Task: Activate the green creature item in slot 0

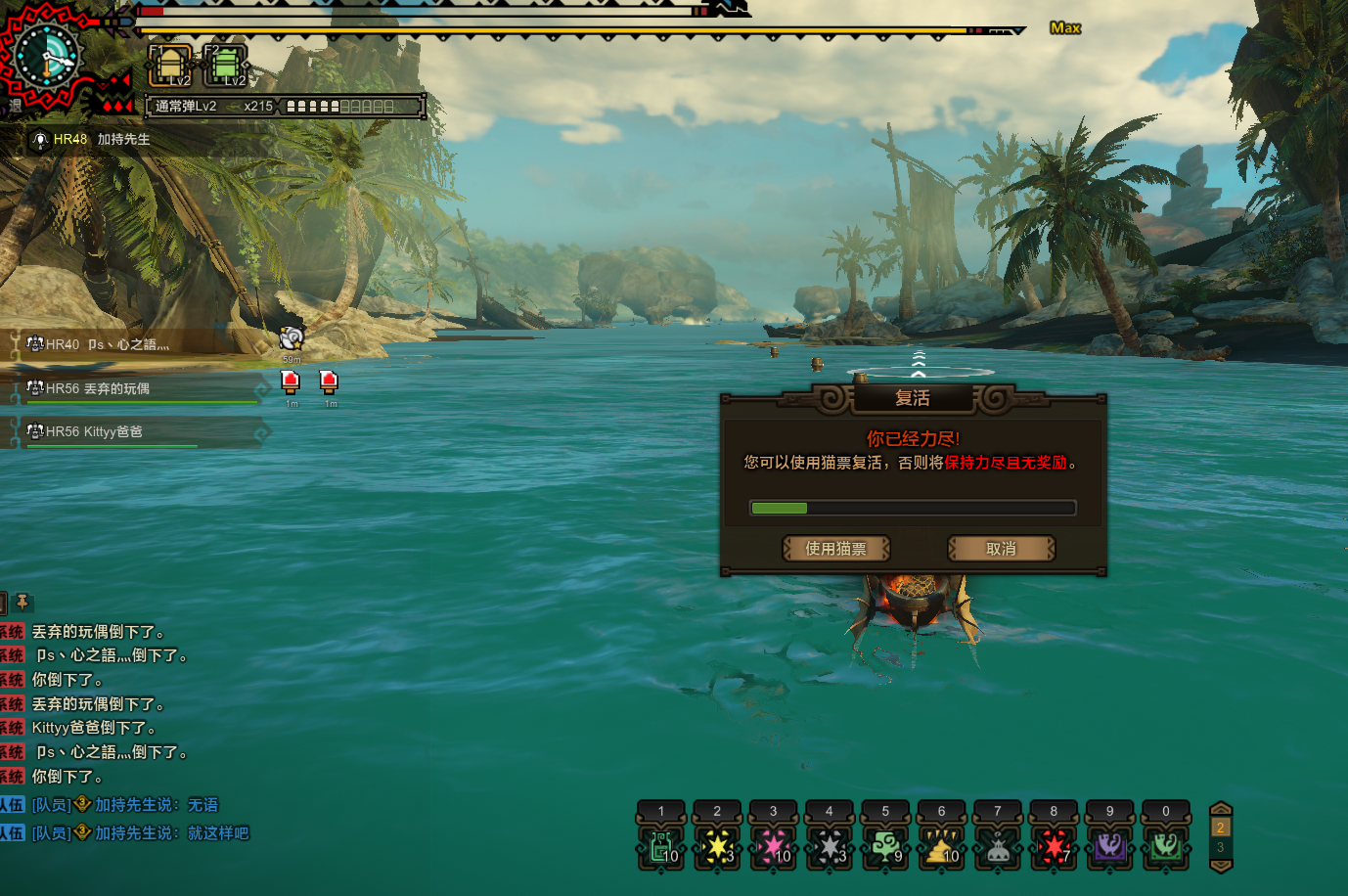Action: coord(1166,846)
